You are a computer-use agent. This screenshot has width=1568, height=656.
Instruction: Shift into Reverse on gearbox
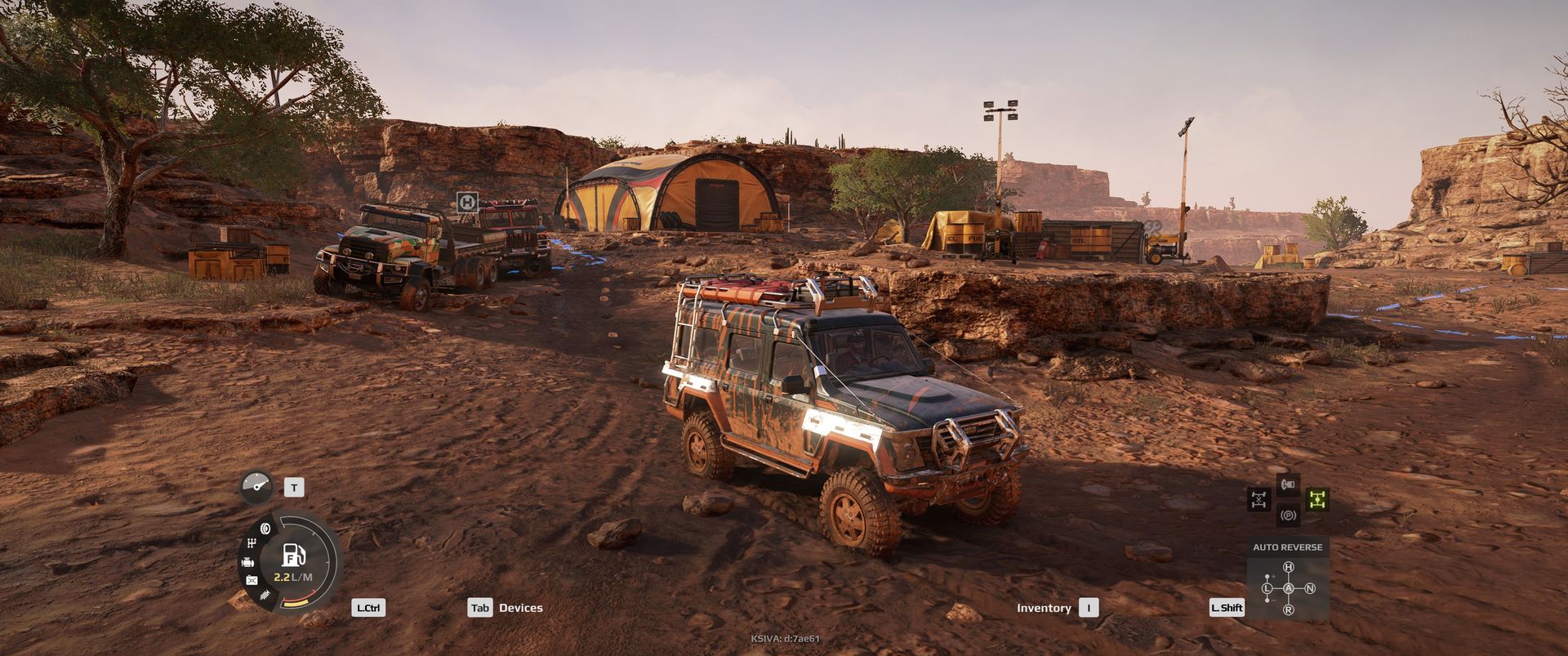click(x=1289, y=609)
